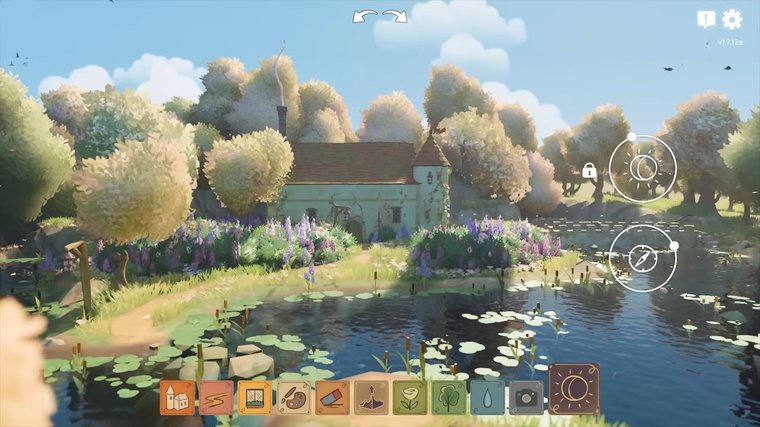Open the gear settings menu
Viewport: 760px width, 427px height.
(732, 19)
